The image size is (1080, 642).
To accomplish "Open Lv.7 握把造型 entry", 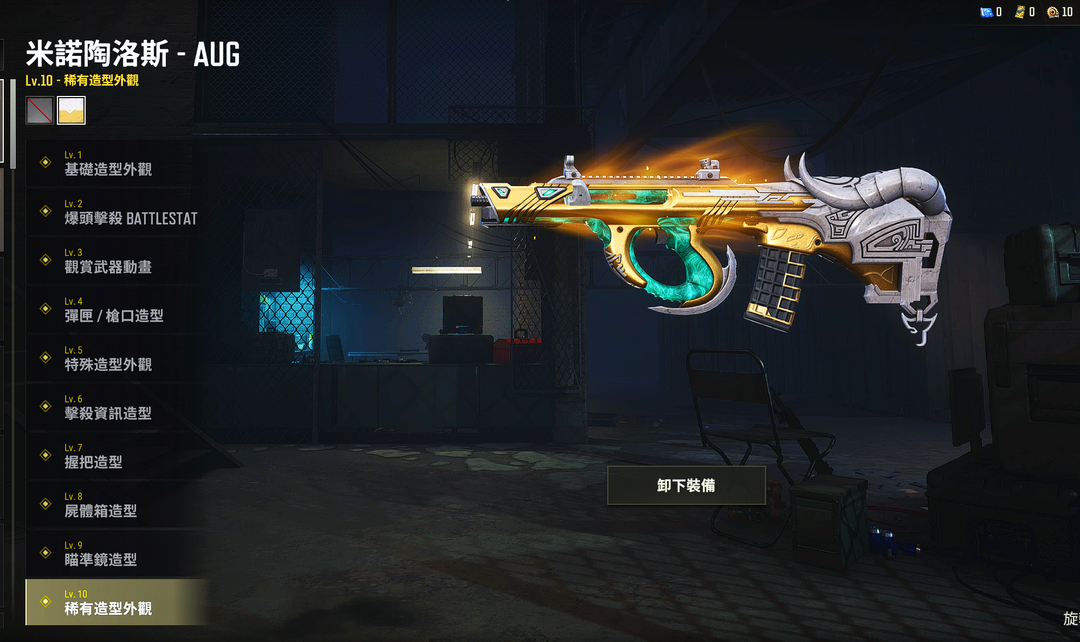I will pos(93,457).
